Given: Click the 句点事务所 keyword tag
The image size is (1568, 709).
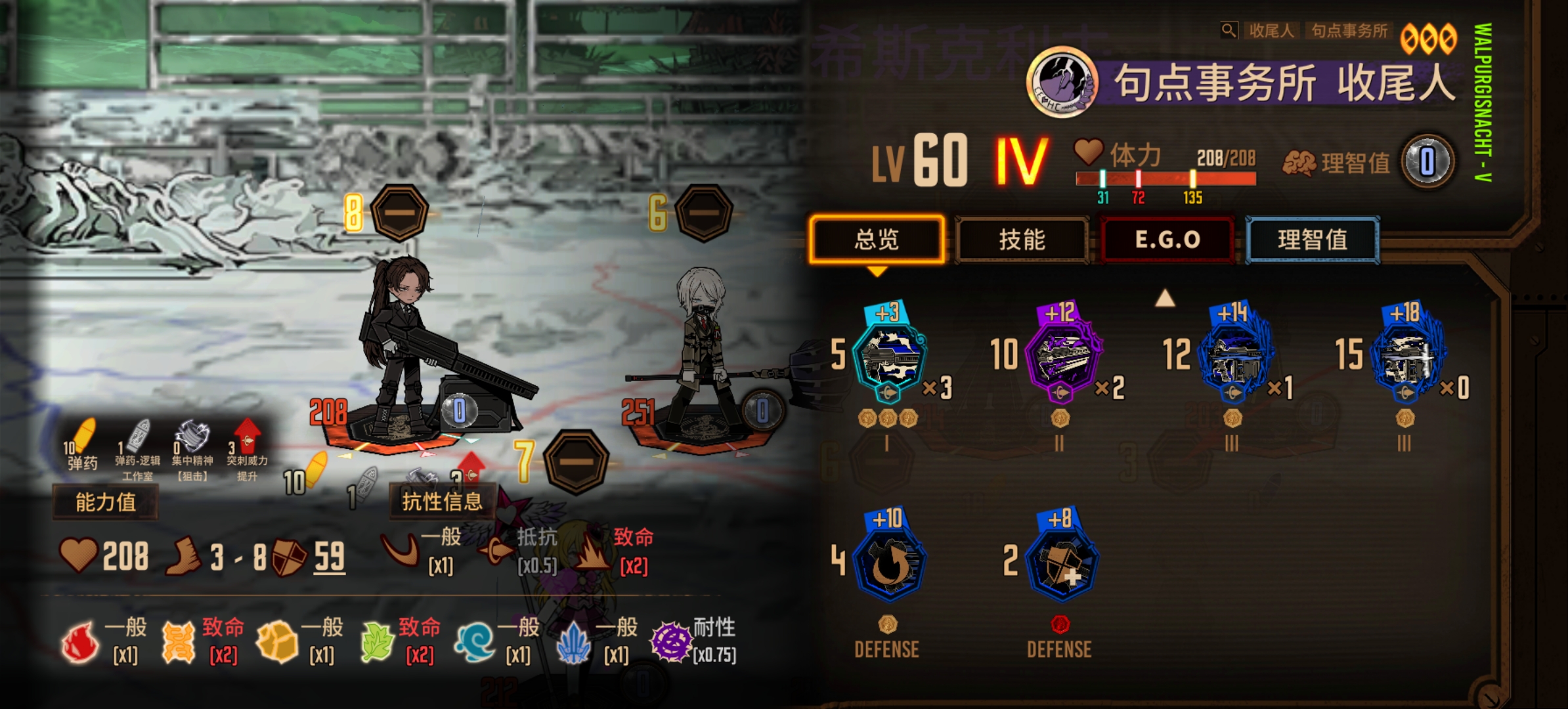Looking at the screenshot, I should 1349,31.
